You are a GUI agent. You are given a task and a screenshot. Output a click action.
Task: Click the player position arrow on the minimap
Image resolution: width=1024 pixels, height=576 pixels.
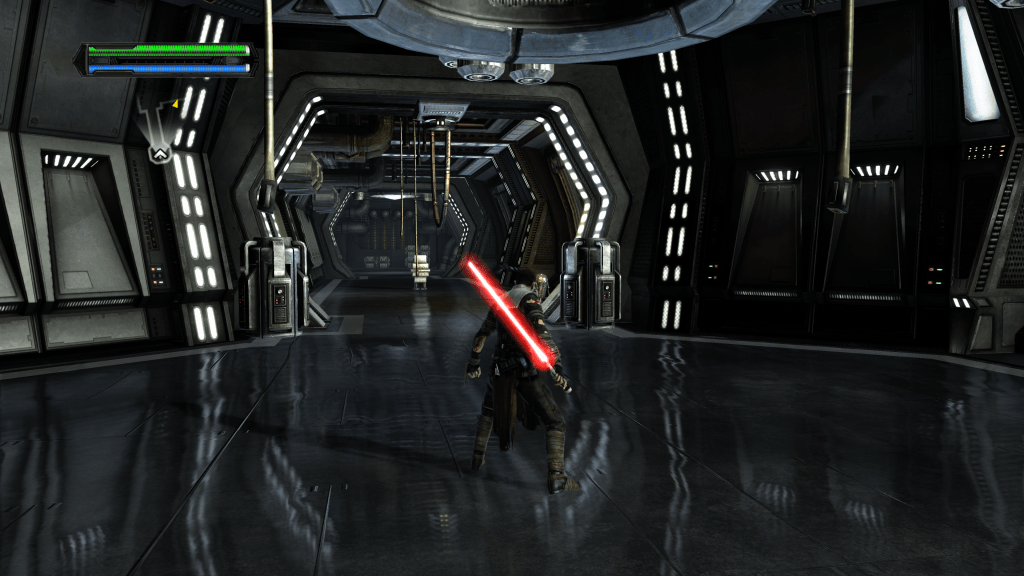click(x=159, y=153)
